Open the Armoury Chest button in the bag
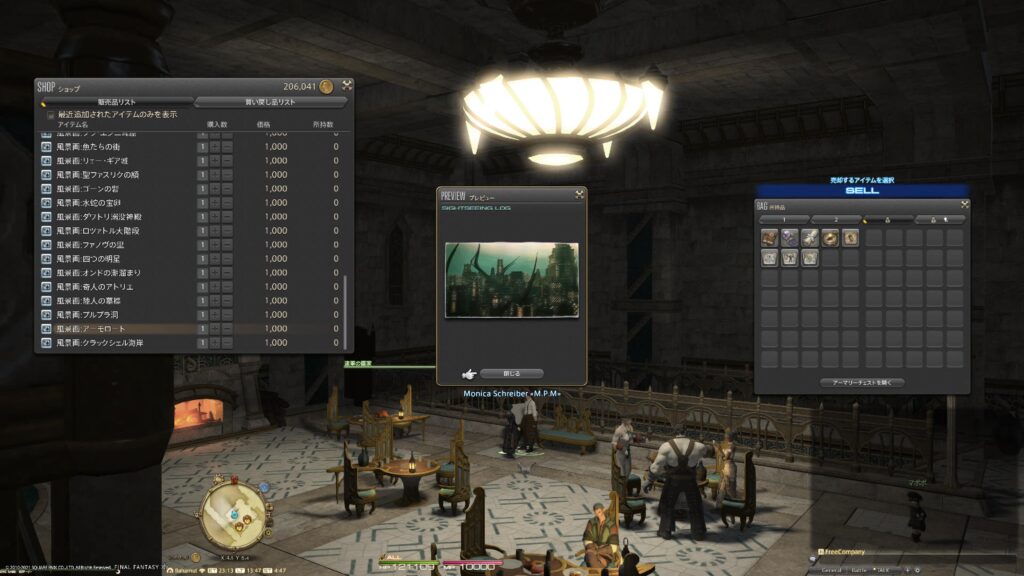The width and height of the screenshot is (1024, 576). (861, 382)
